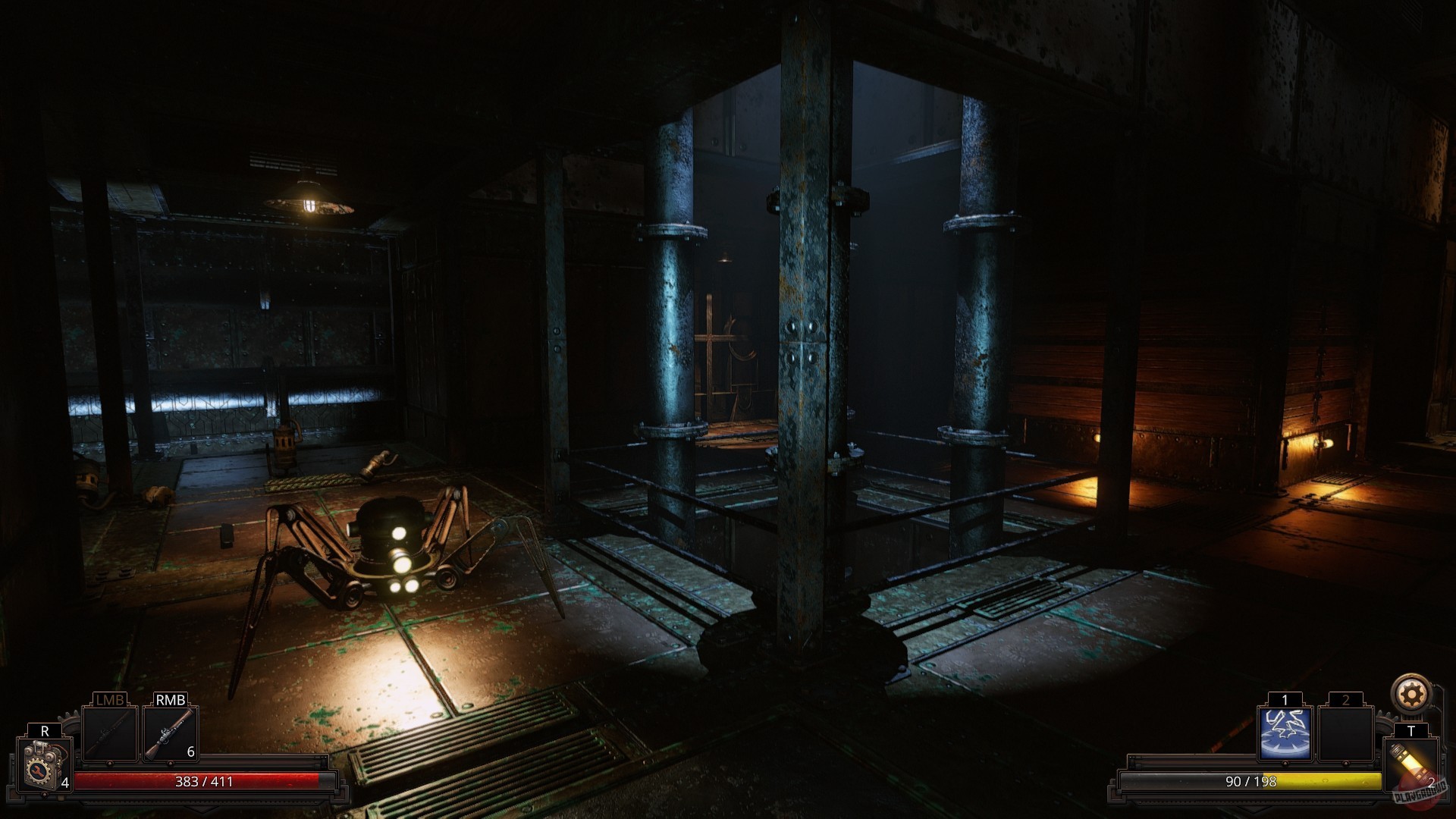Click the charge count 4 on the repair kit

point(64,781)
